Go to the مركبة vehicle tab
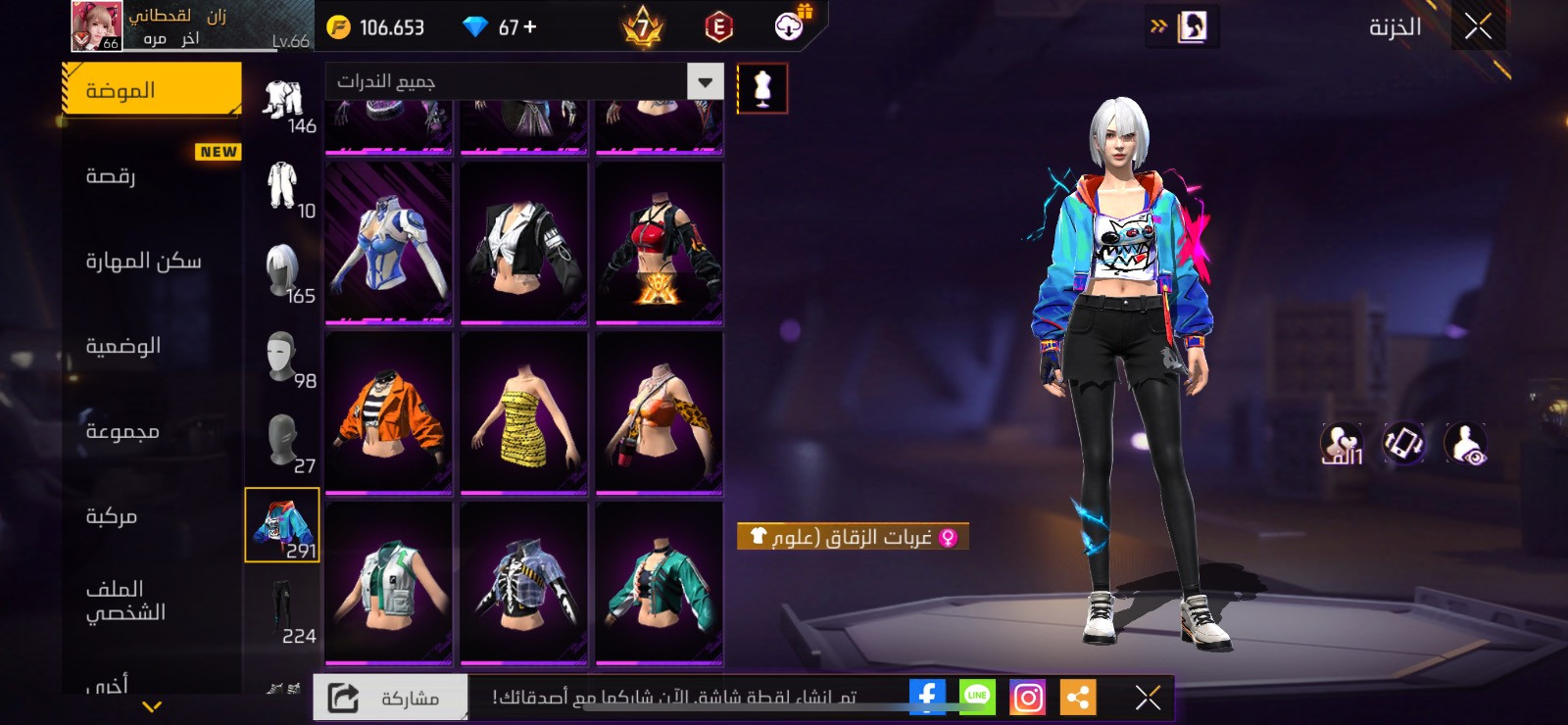This screenshot has height=725, width=1568. 152,516
